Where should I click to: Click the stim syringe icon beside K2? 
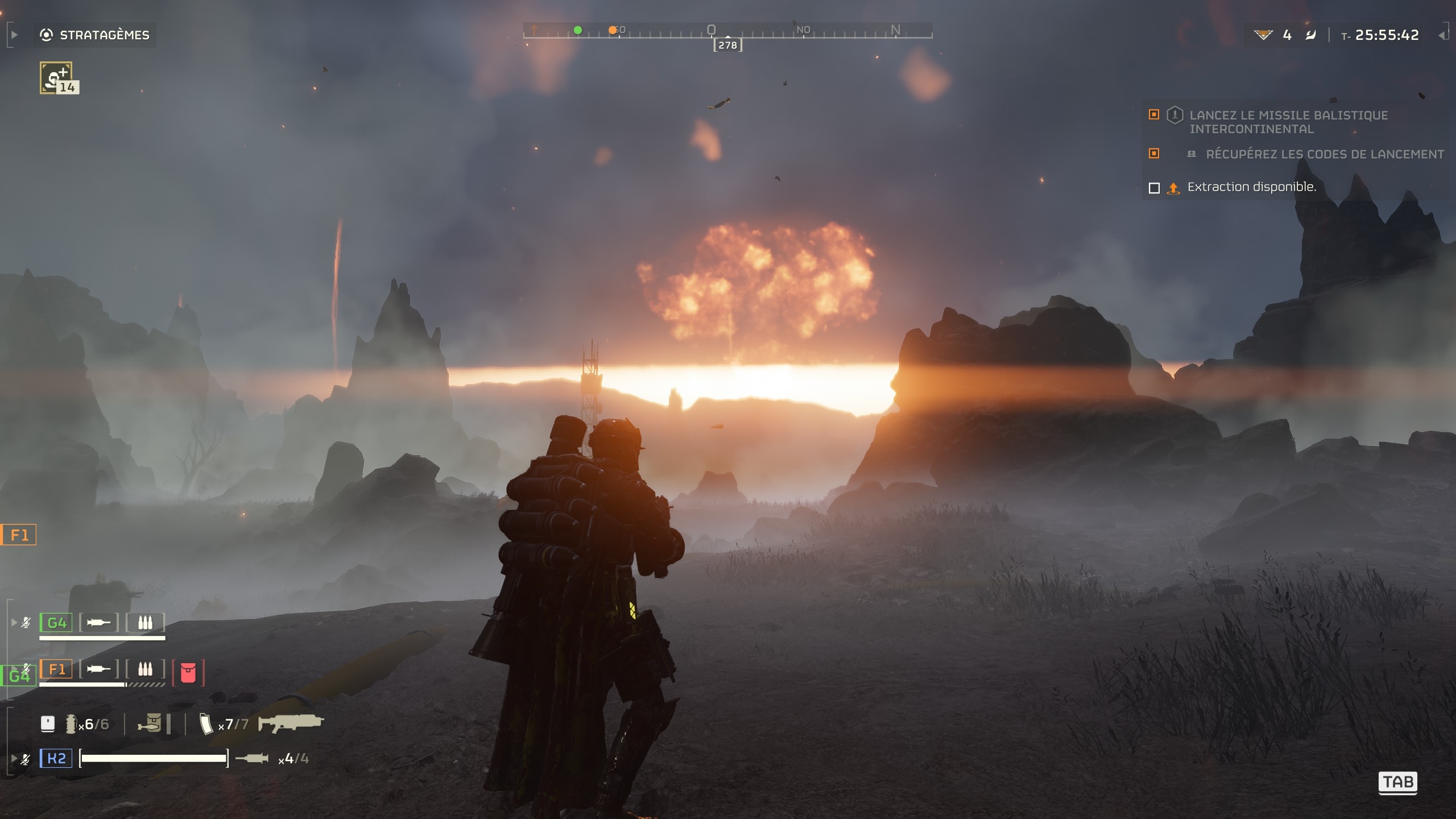pyautogui.click(x=252, y=758)
